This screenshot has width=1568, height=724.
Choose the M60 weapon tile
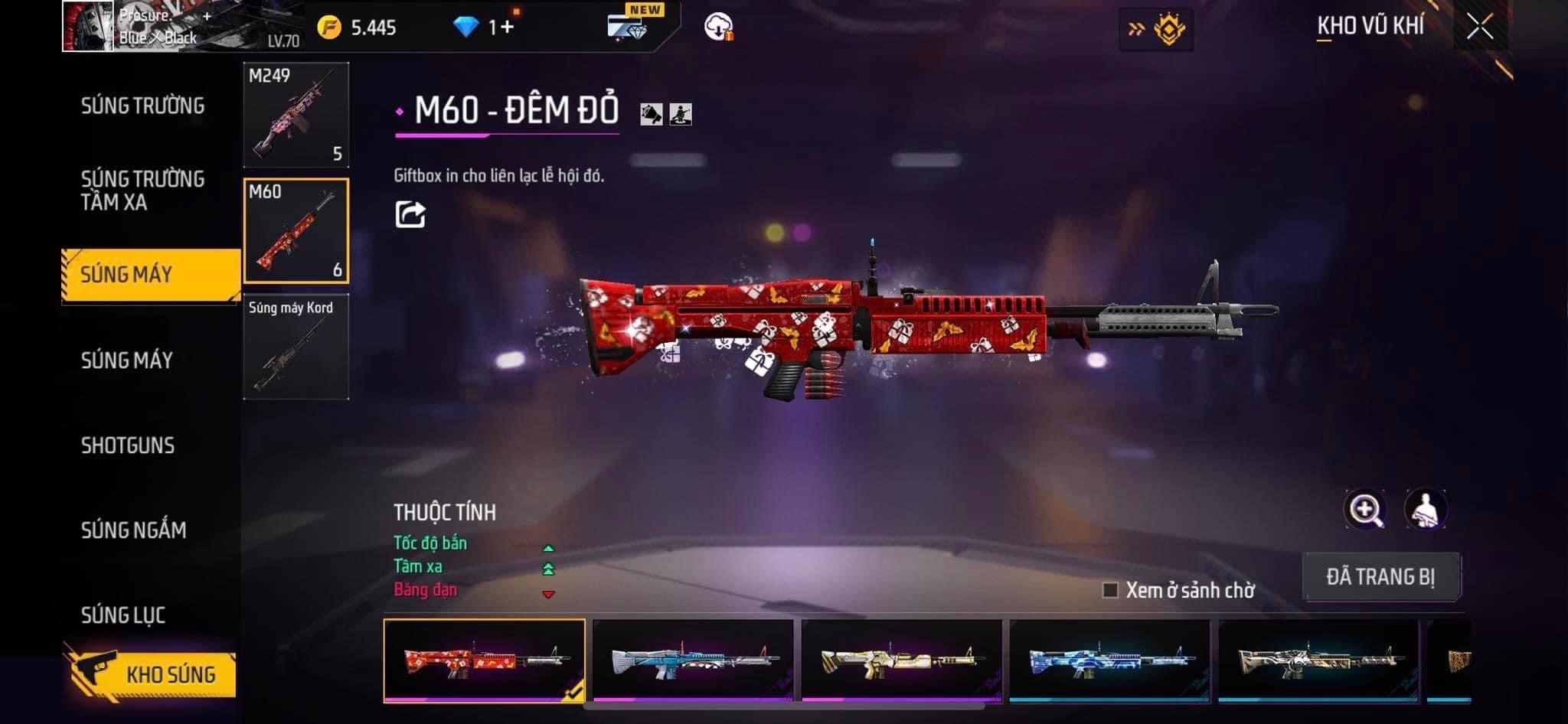pyautogui.click(x=296, y=230)
